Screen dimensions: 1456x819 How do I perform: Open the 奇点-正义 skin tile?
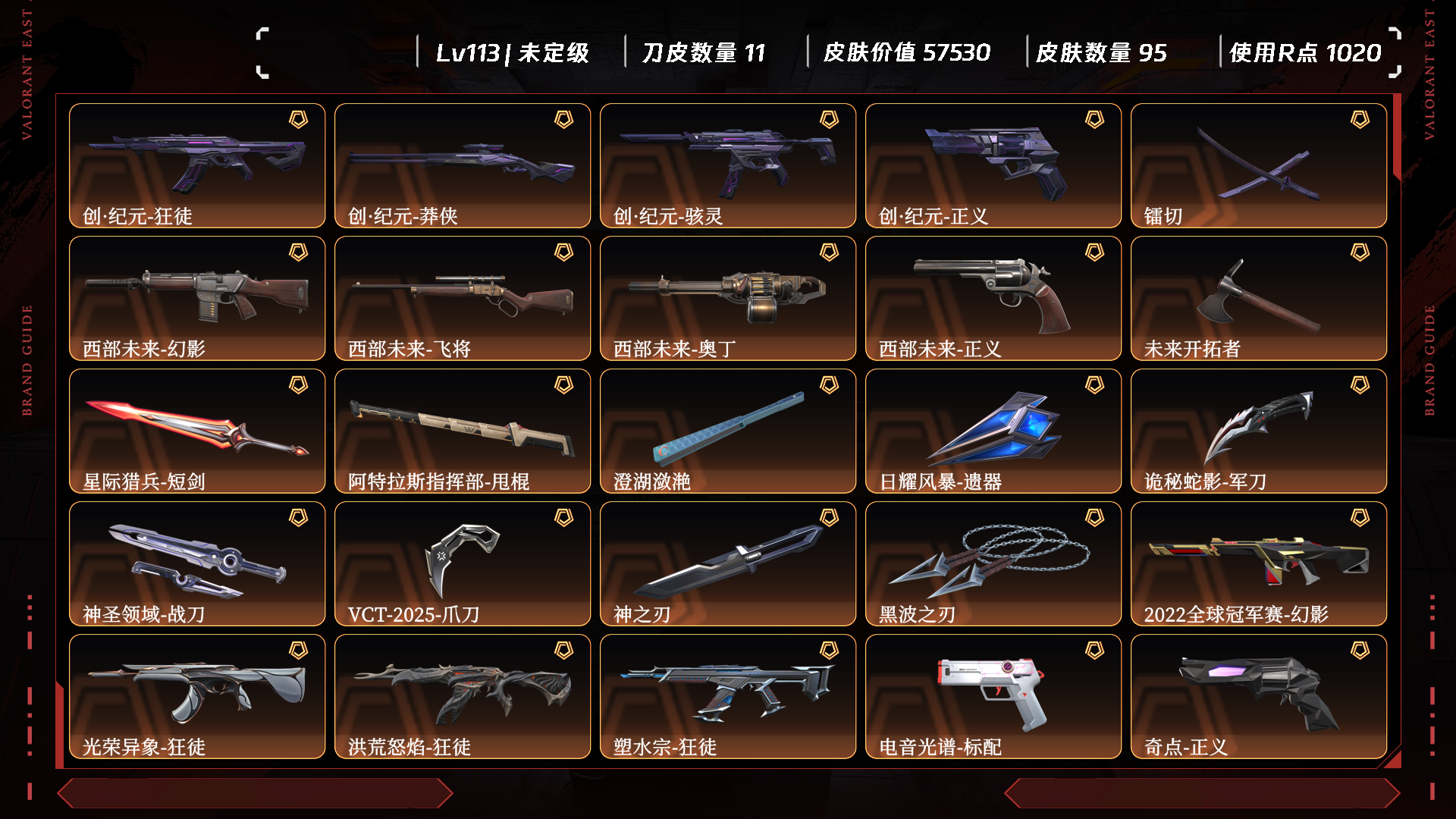point(1259,696)
